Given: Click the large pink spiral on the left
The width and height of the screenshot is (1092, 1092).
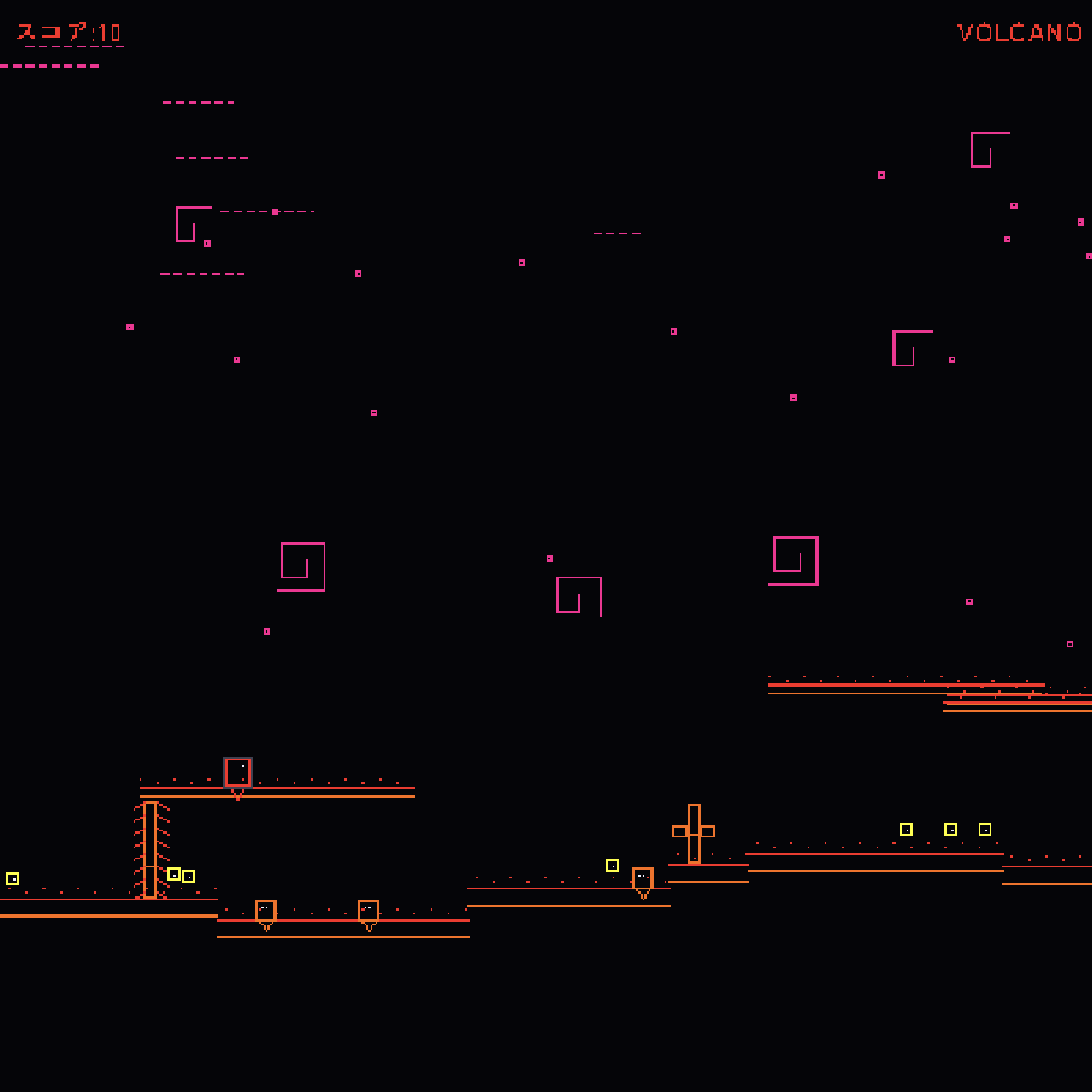Looking at the screenshot, I should point(302,566).
